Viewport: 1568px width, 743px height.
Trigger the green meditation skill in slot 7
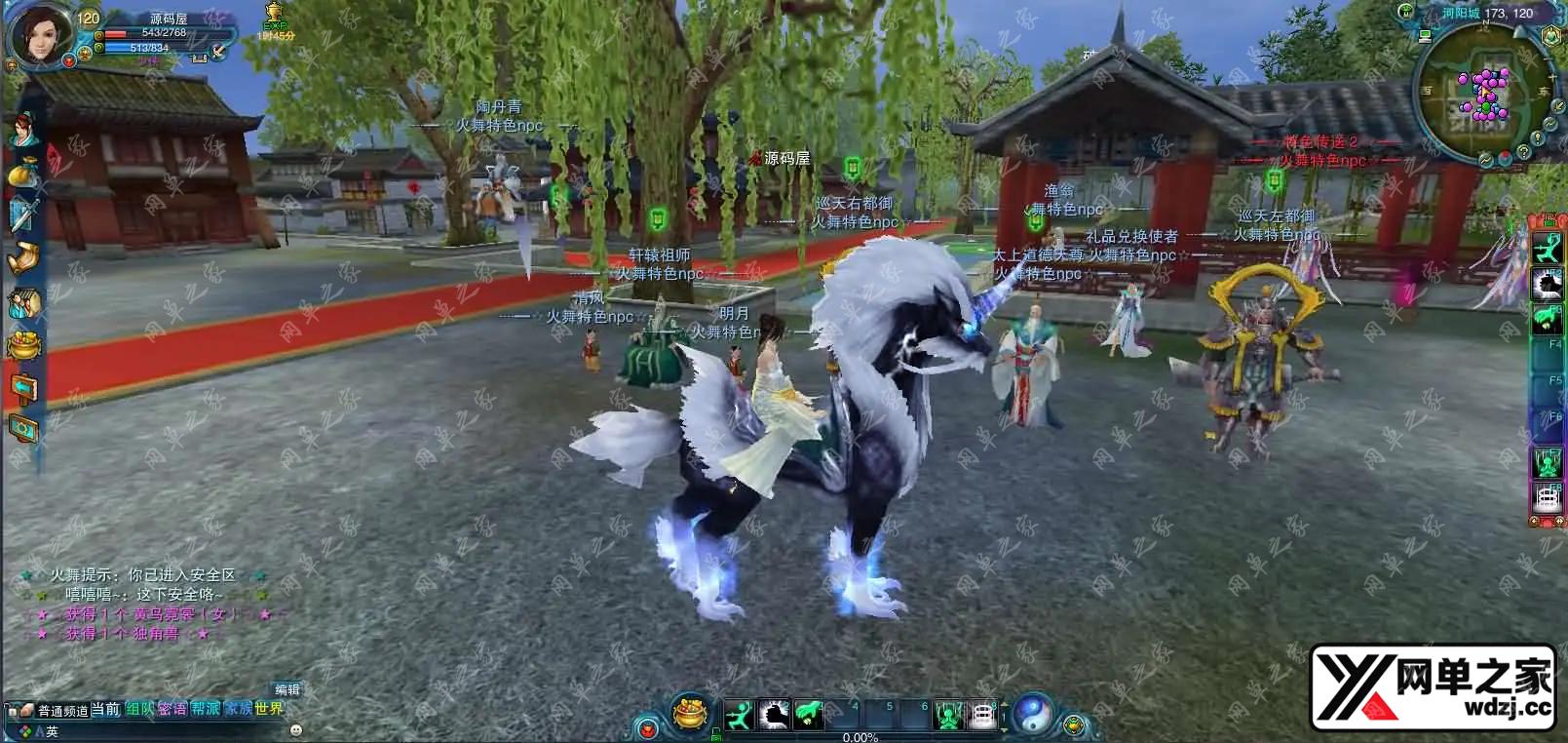(x=948, y=717)
